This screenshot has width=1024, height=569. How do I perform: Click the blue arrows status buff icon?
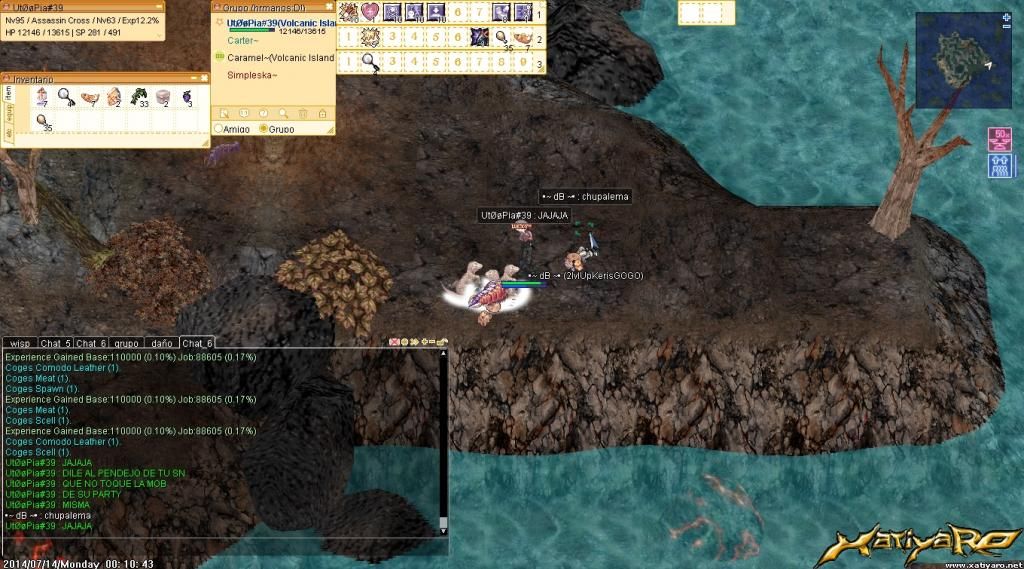(999, 165)
